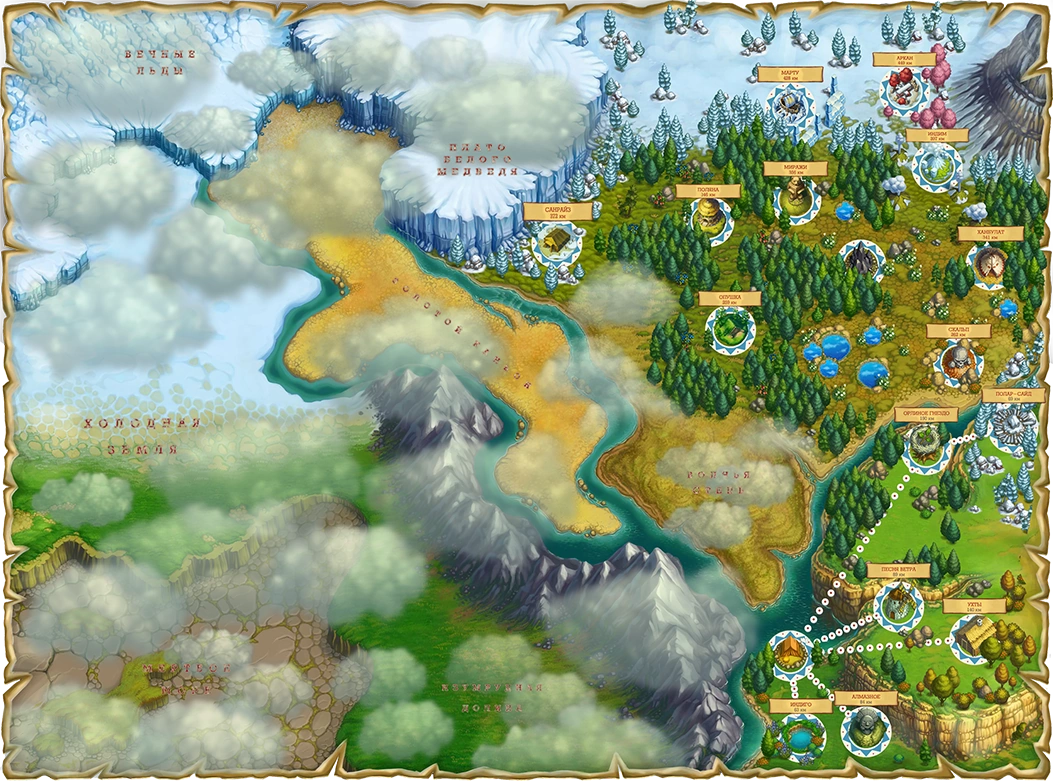This screenshot has height=781, width=1053.
Task: Choose the Поляна map node
Action: [708, 214]
